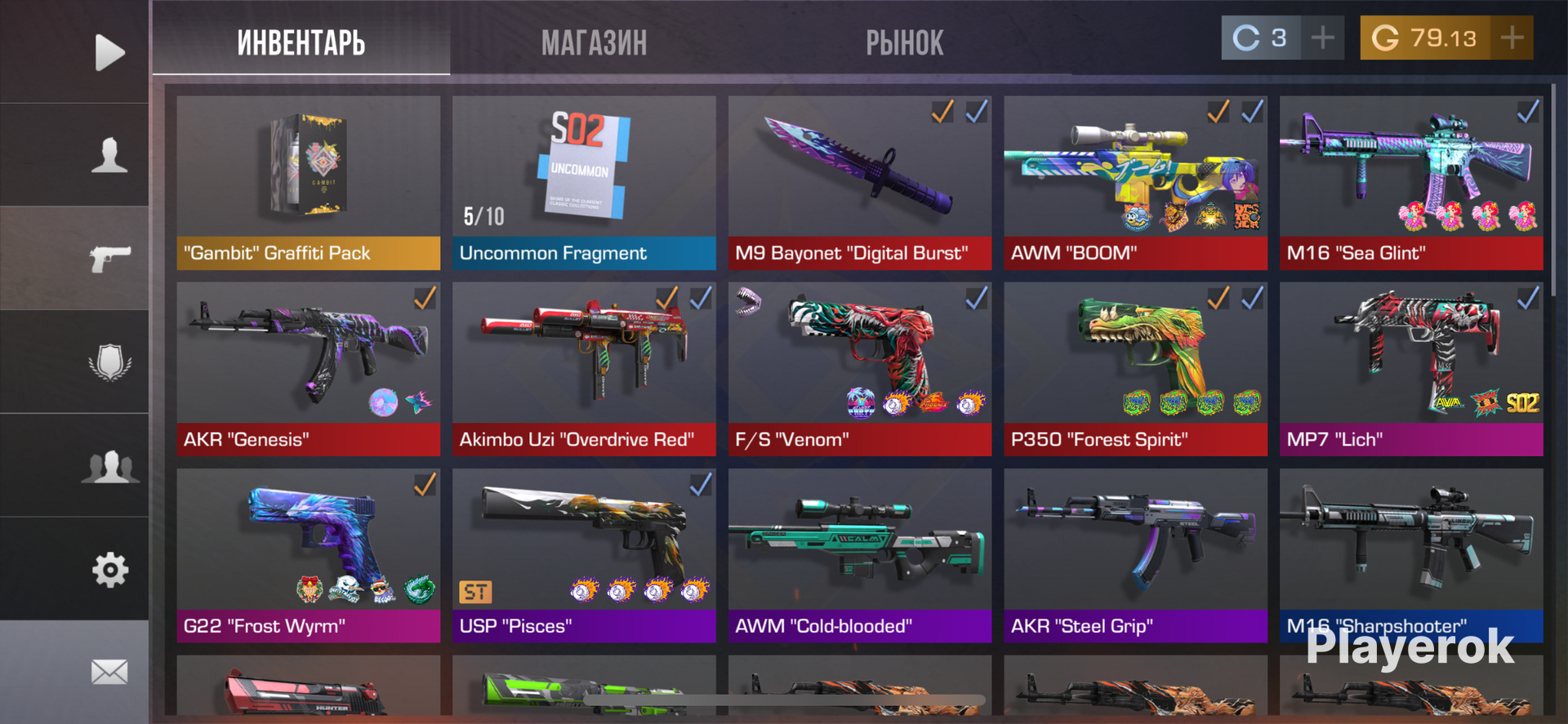
Task: Open the player profile icon
Action: coord(109,155)
